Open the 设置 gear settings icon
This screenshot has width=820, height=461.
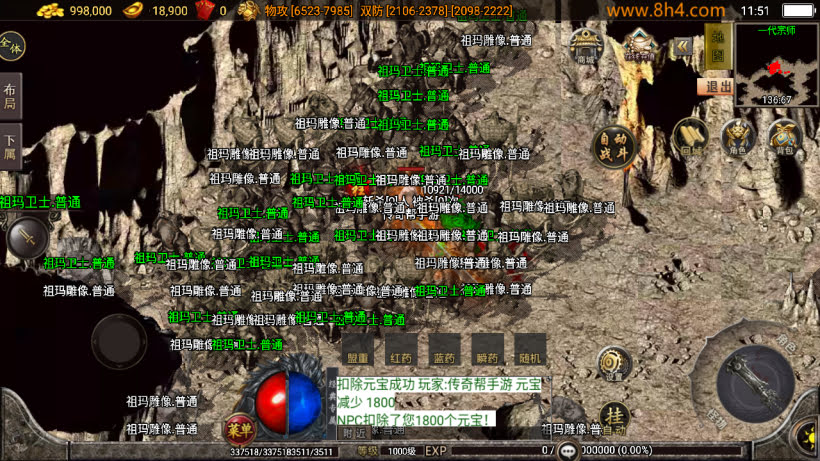(x=613, y=362)
